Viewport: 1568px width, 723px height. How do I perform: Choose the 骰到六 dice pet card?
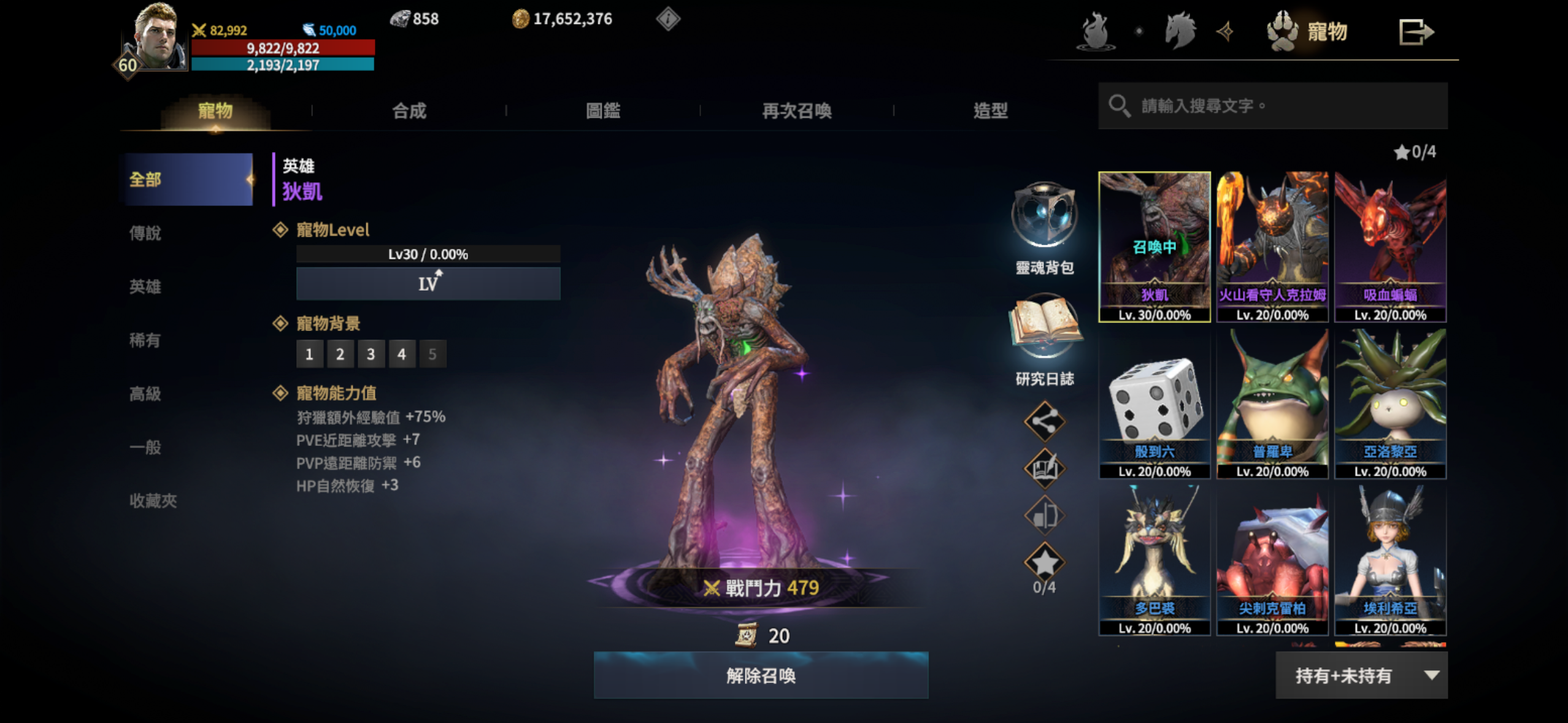coord(1155,404)
